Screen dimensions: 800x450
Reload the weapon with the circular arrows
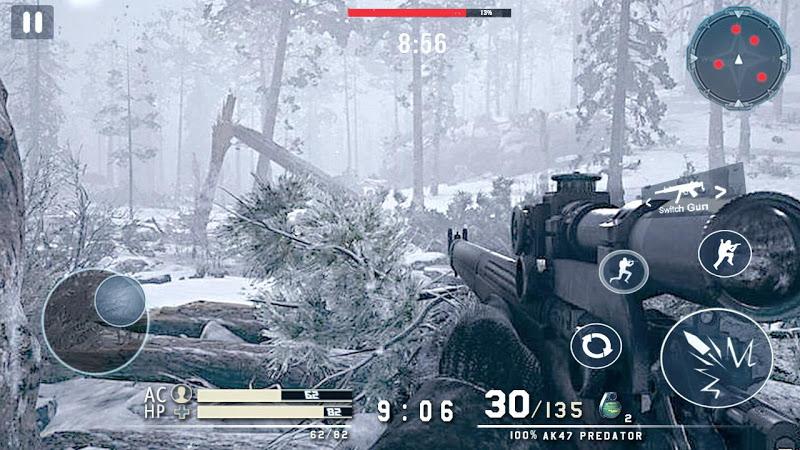click(x=596, y=346)
